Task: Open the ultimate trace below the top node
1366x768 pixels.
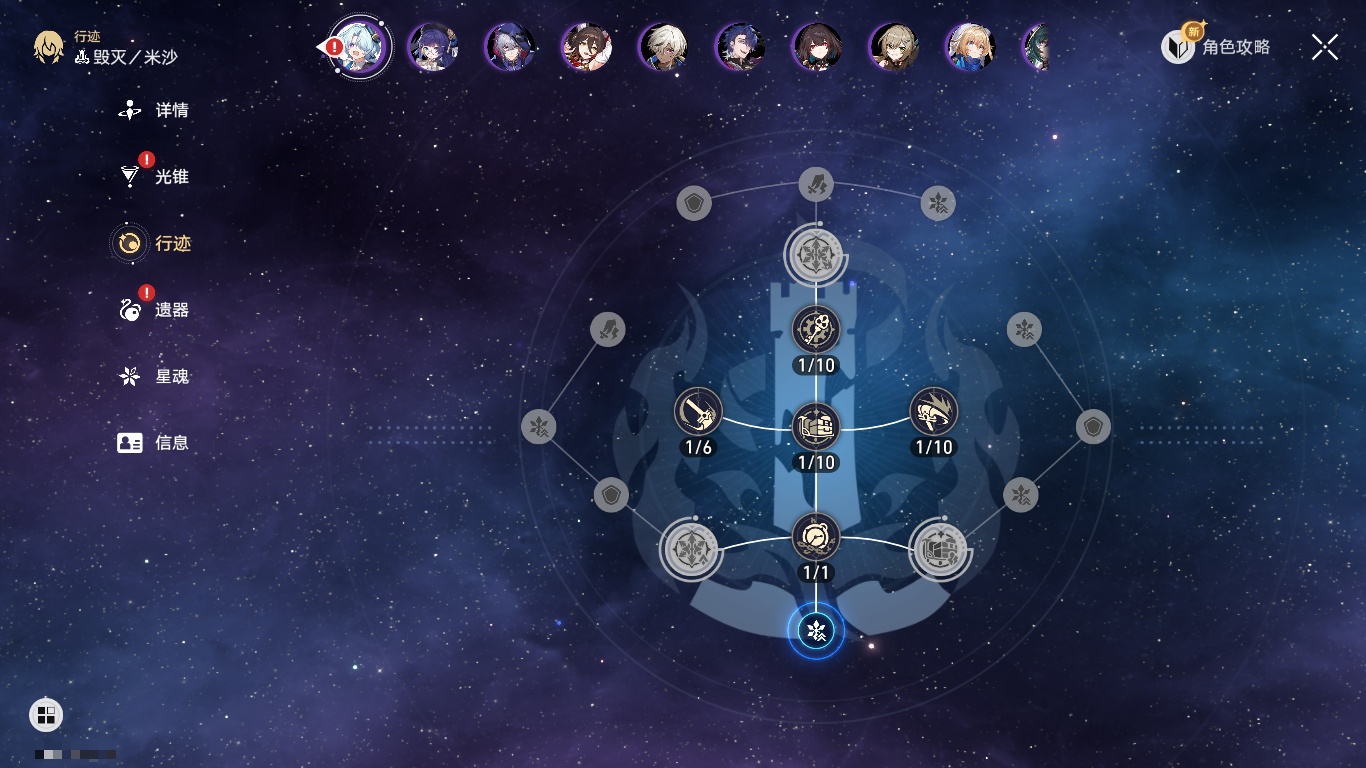Action: 816,329
